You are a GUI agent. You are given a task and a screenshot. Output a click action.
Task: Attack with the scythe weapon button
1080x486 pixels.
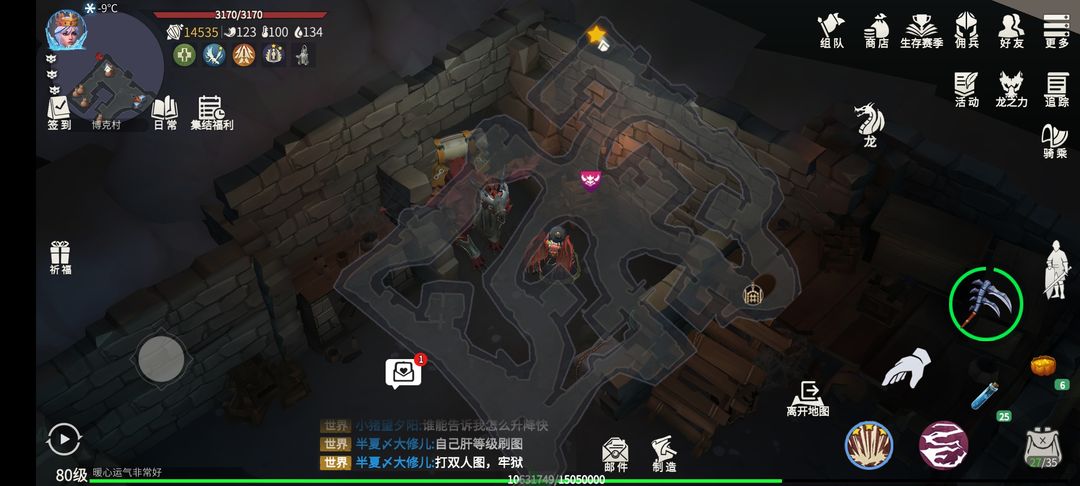click(985, 301)
